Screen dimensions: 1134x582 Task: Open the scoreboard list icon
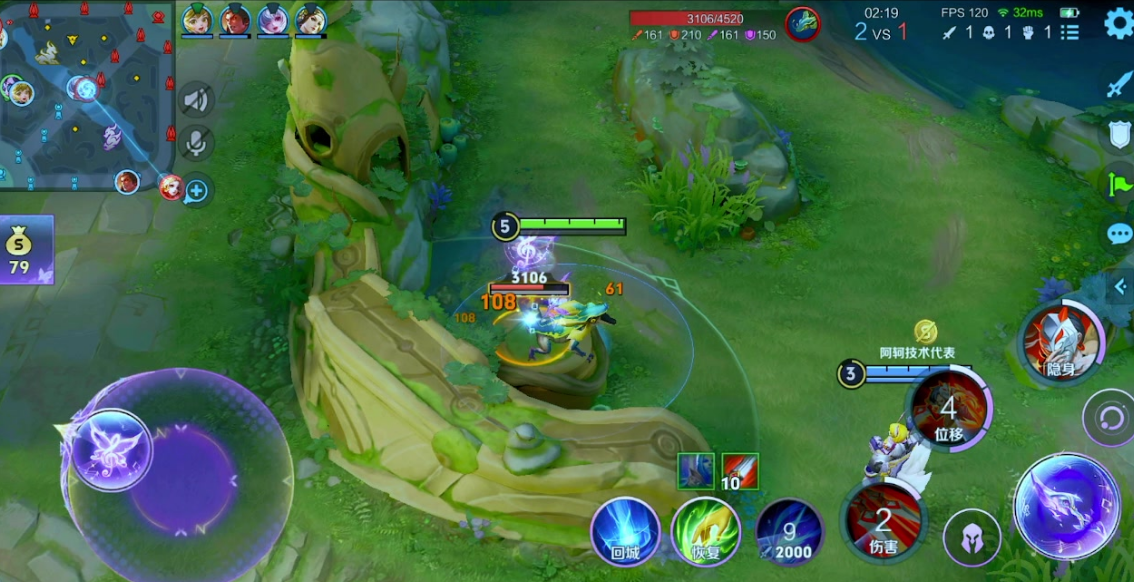(1070, 32)
